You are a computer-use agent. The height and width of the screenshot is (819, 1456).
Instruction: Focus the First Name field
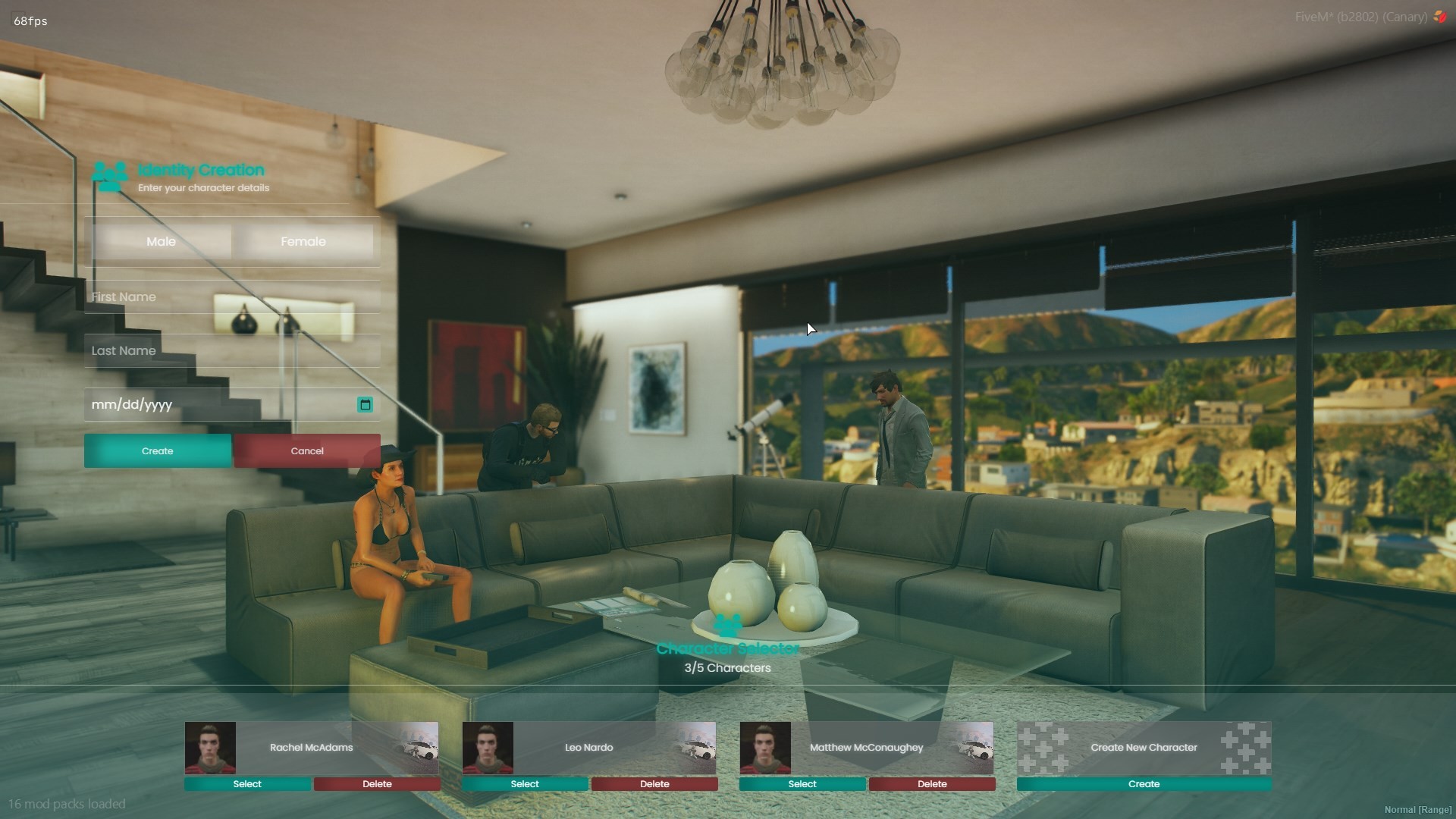point(231,297)
